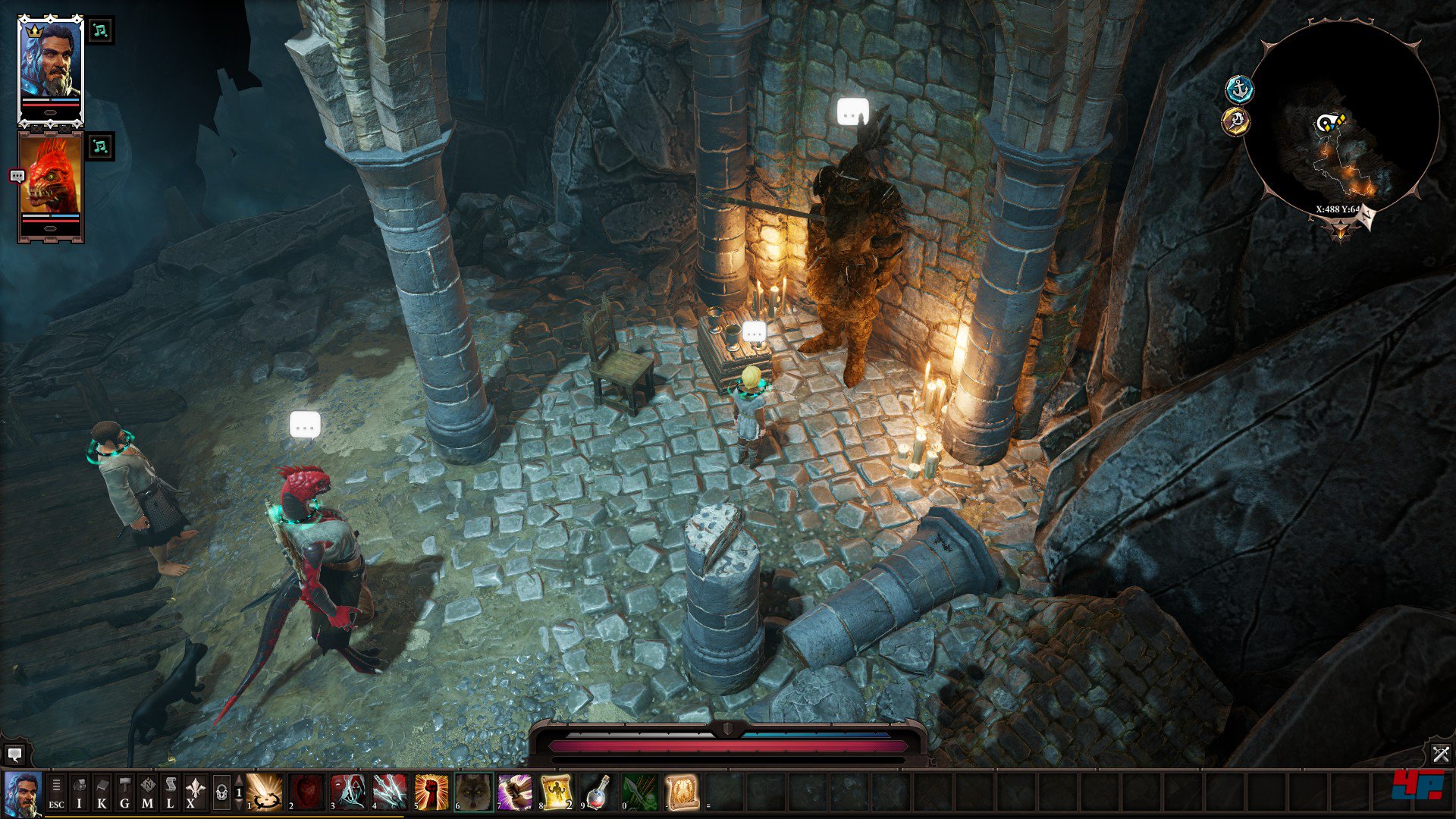This screenshot has width=1456, height=819.
Task: Open the inventory bag button
Action: [x=79, y=793]
